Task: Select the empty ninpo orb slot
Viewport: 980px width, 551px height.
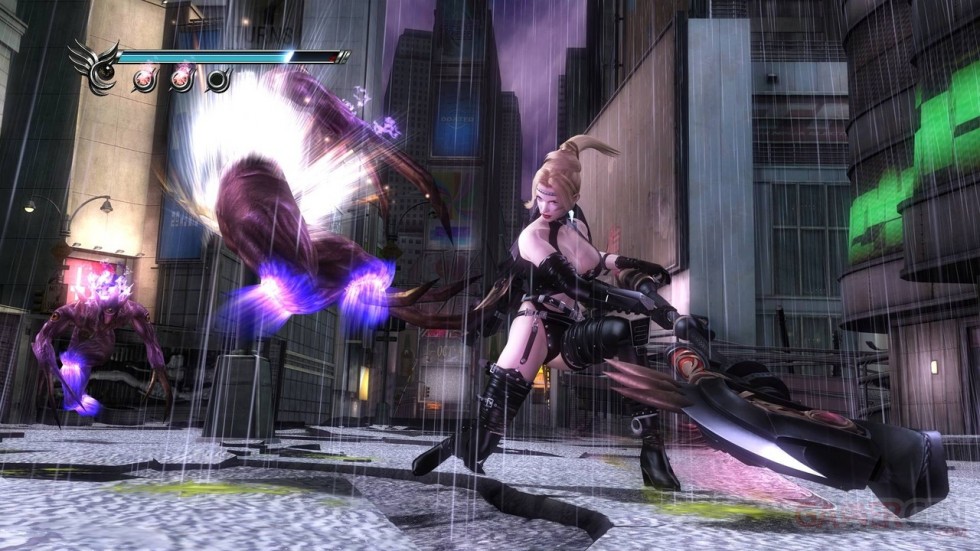Action: 217,79
